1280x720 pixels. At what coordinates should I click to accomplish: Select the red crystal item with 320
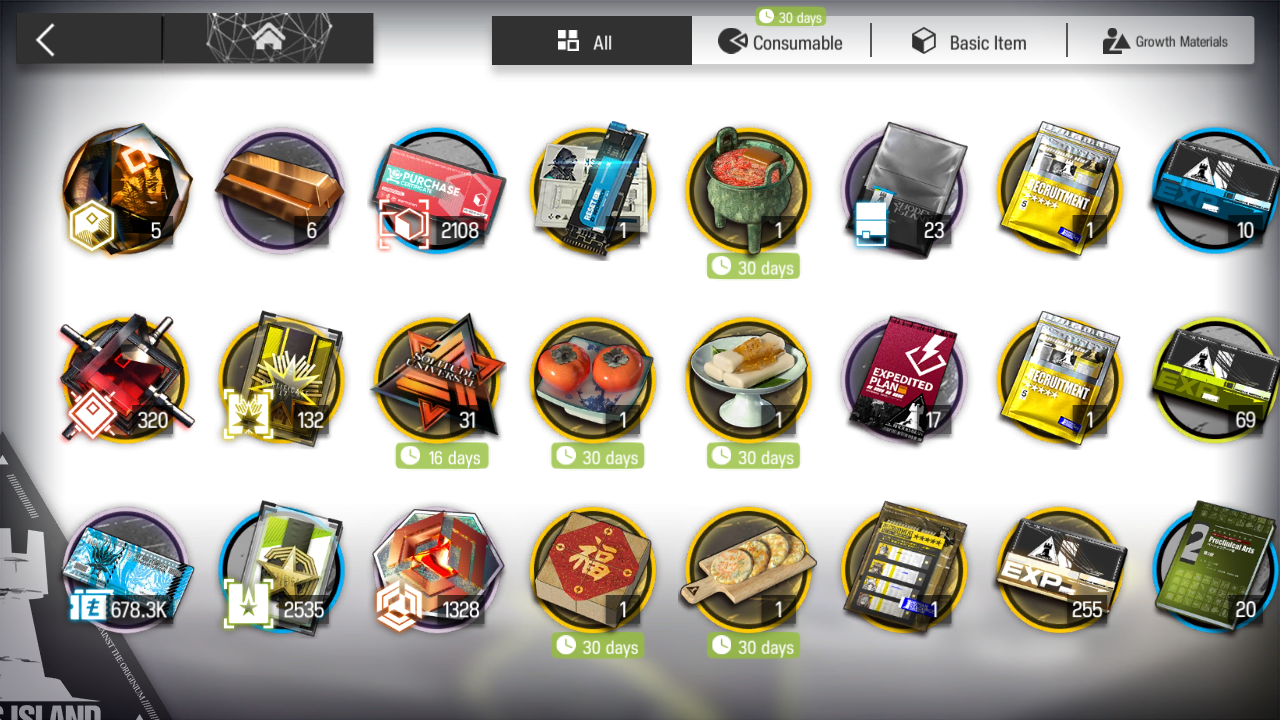point(125,380)
